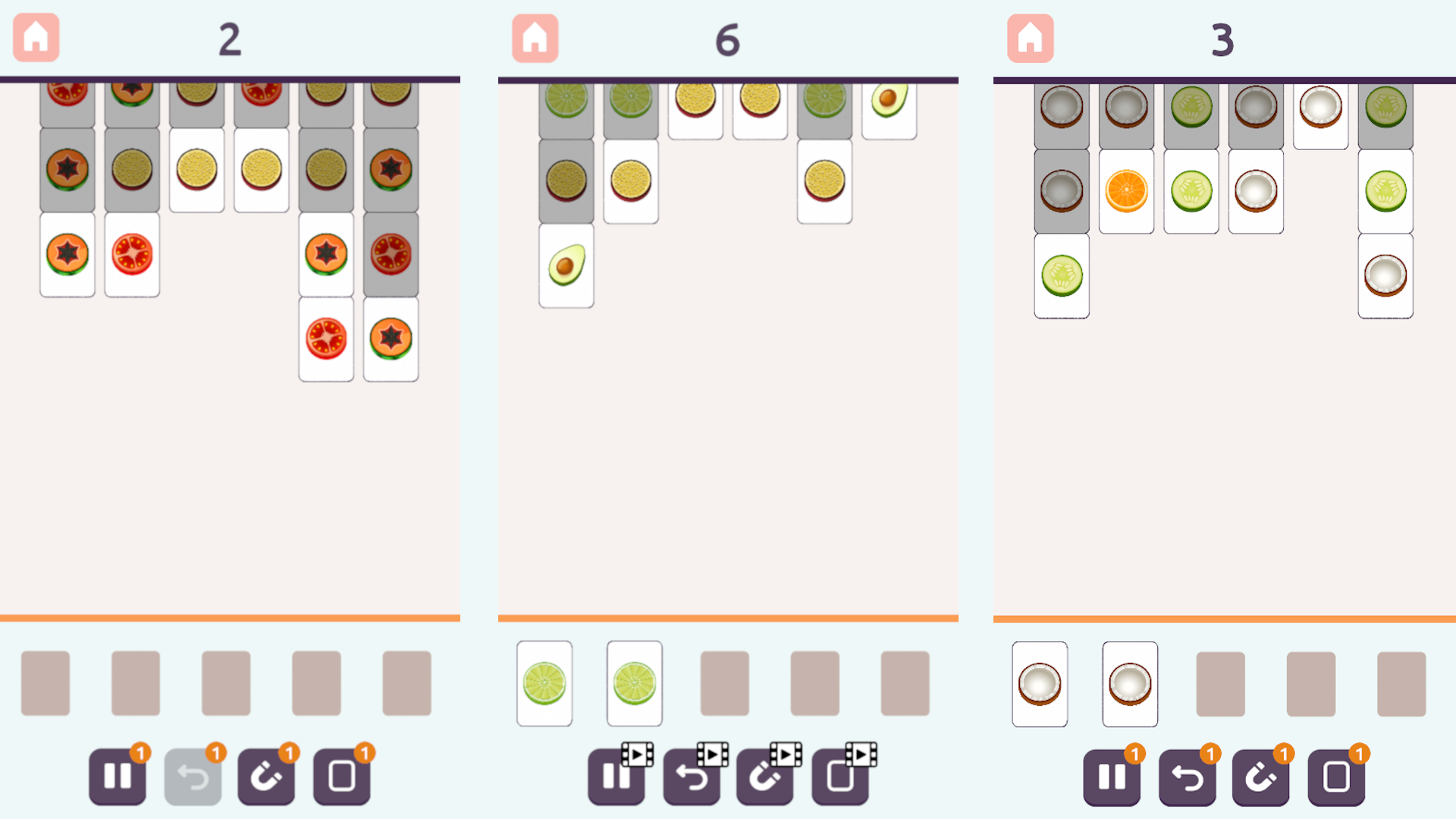Select a cucumber slice card in the right panel

[1060, 276]
